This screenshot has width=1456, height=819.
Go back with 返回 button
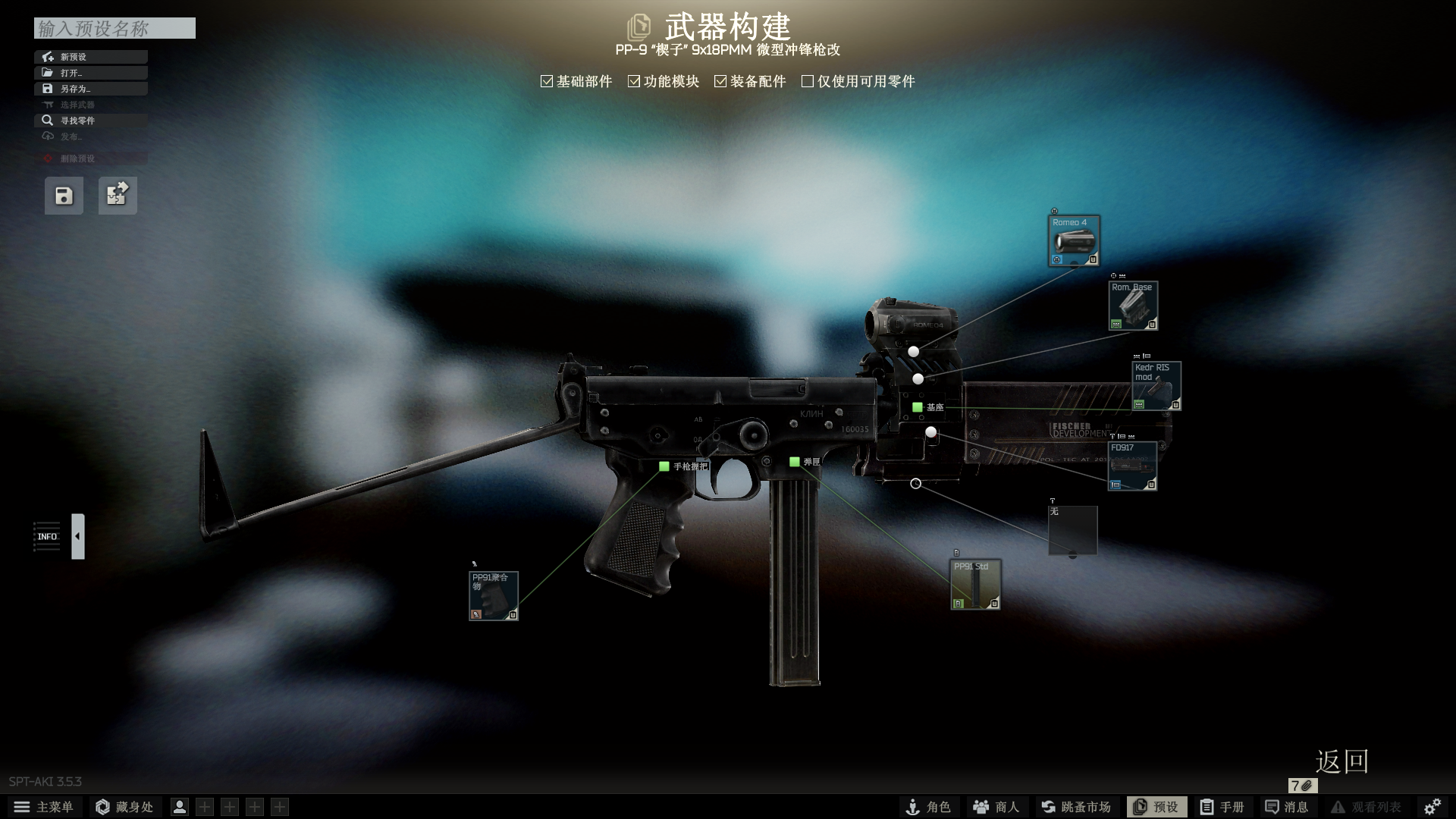coord(1341,761)
